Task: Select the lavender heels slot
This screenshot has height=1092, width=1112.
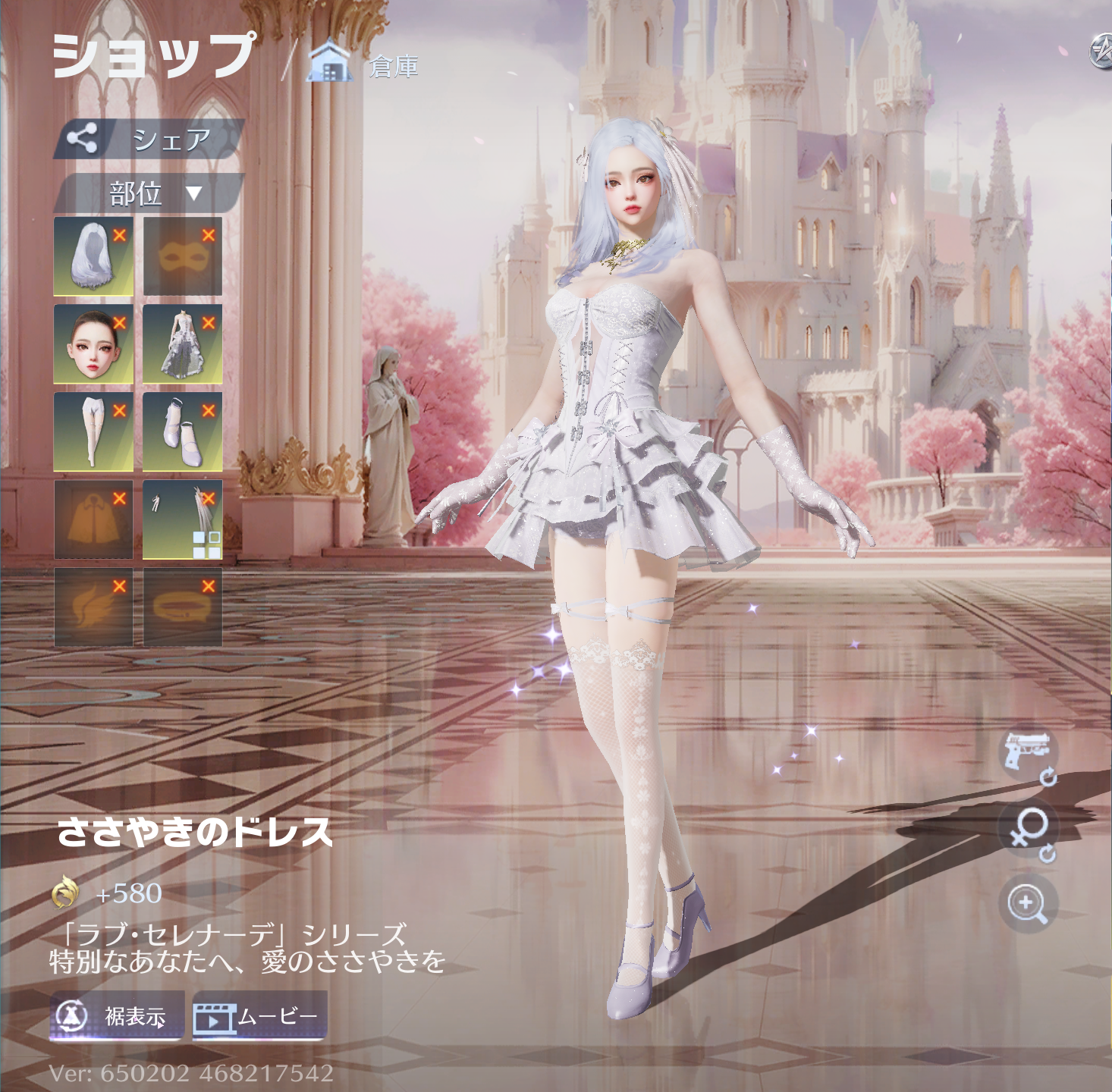Action: click(x=181, y=432)
